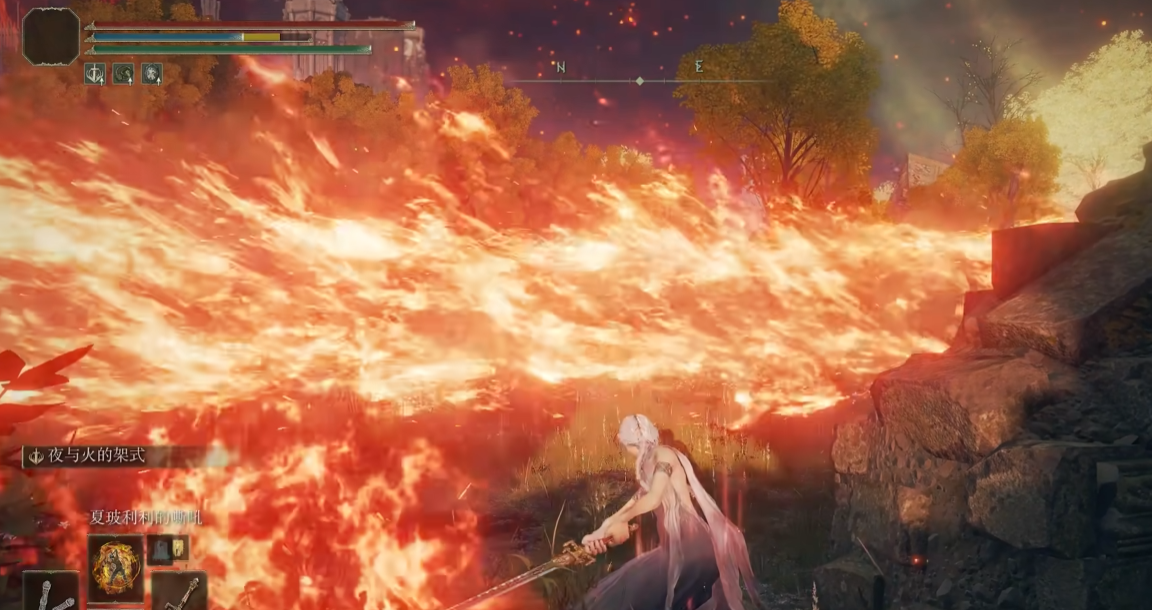Image resolution: width=1152 pixels, height=610 pixels.
Task: Select the sword attack buff status icon
Action: [95, 73]
